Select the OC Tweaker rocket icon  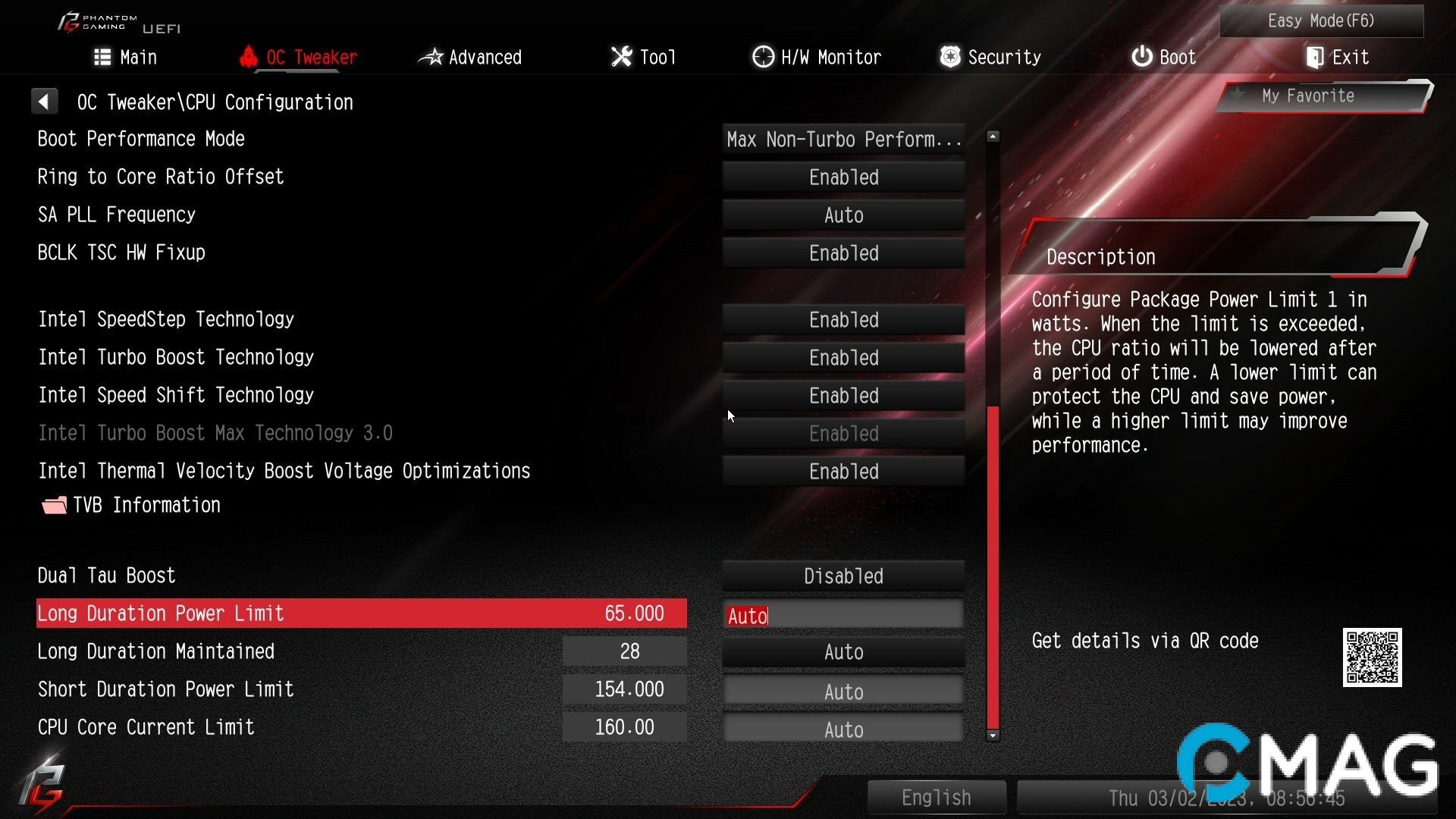[249, 56]
